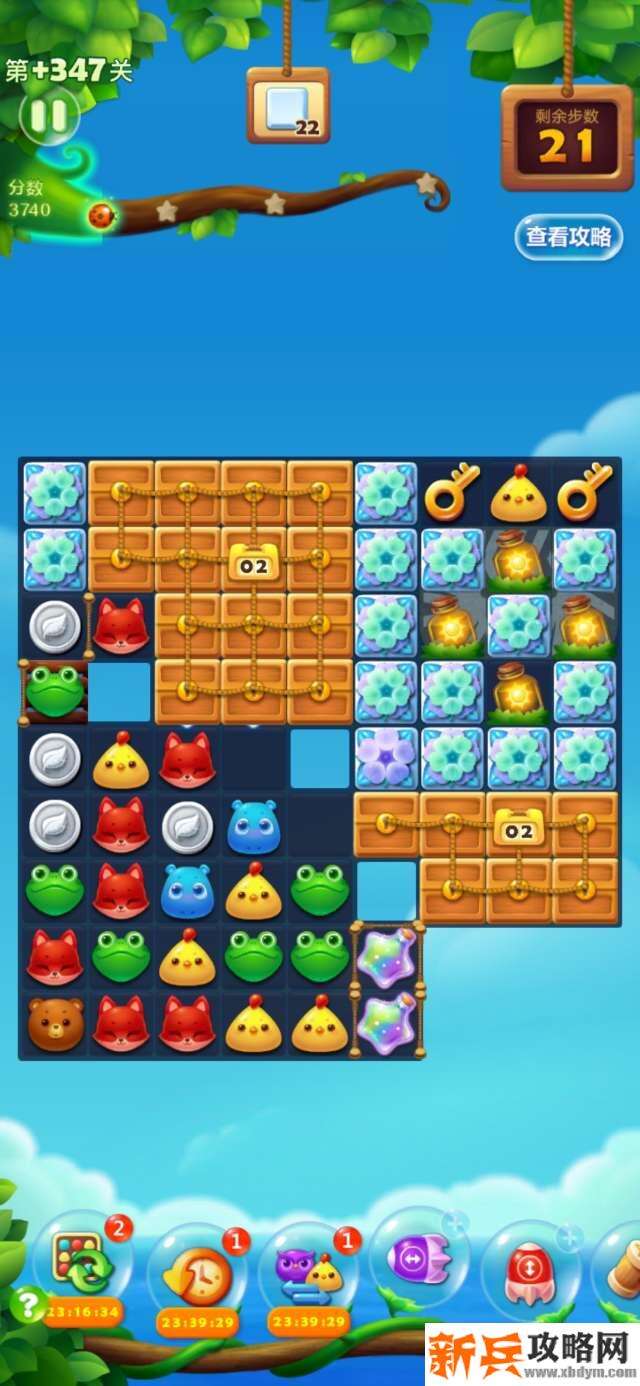Open the 查看攻略 strategy guide
Screen dimensions: 640x1386
click(568, 237)
